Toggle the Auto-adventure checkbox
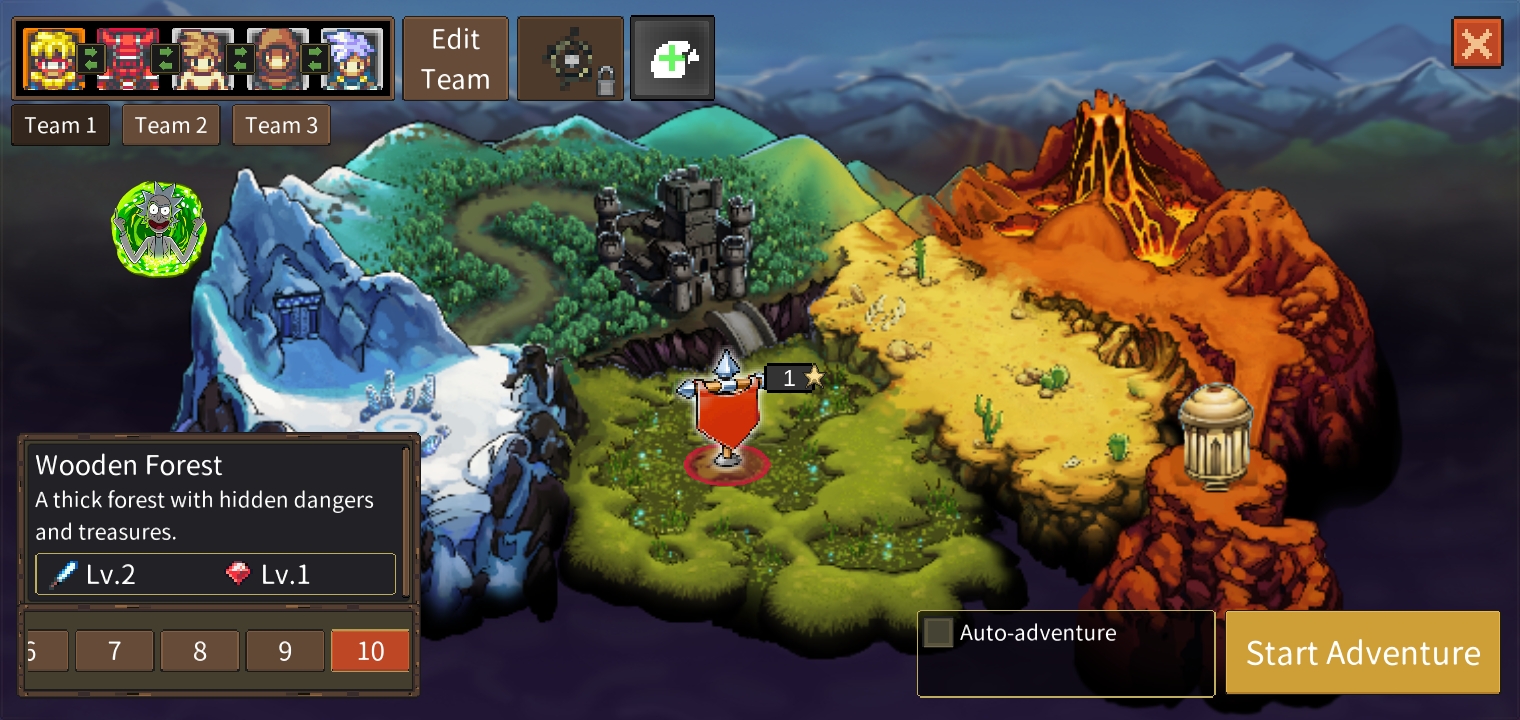 [x=938, y=633]
